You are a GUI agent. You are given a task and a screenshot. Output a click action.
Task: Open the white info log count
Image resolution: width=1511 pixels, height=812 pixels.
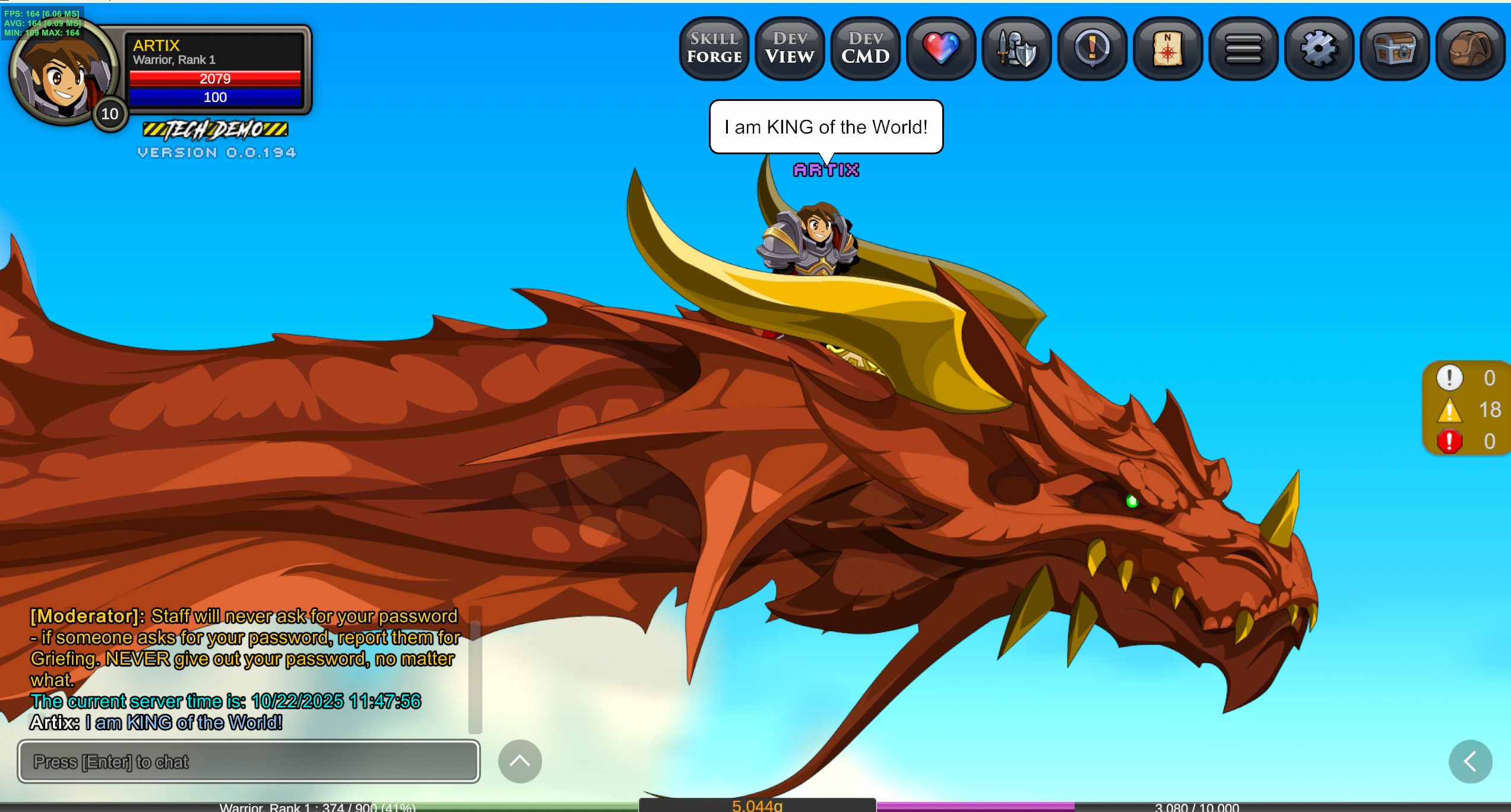click(x=1468, y=378)
